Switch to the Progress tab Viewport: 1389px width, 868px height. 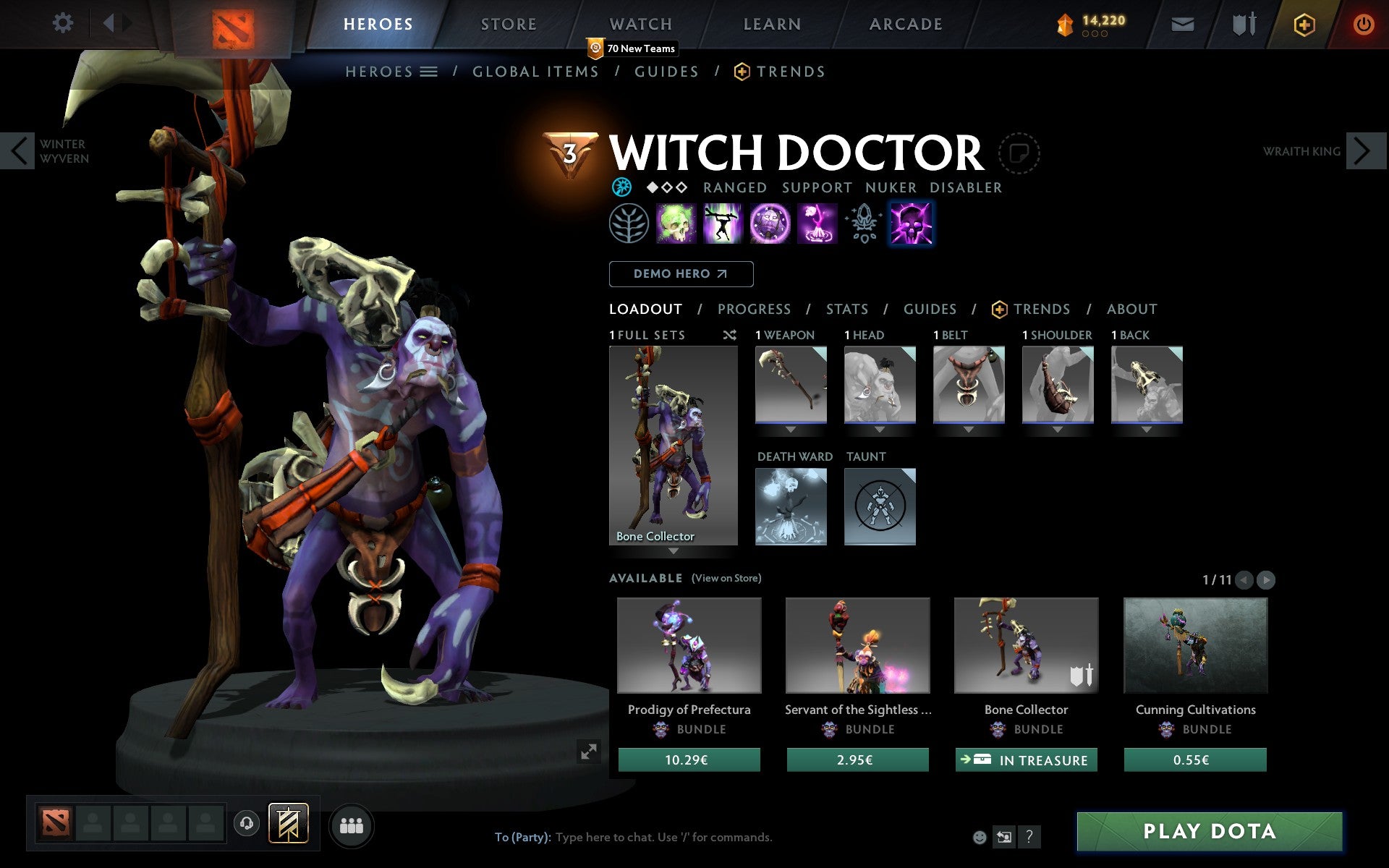pos(754,309)
